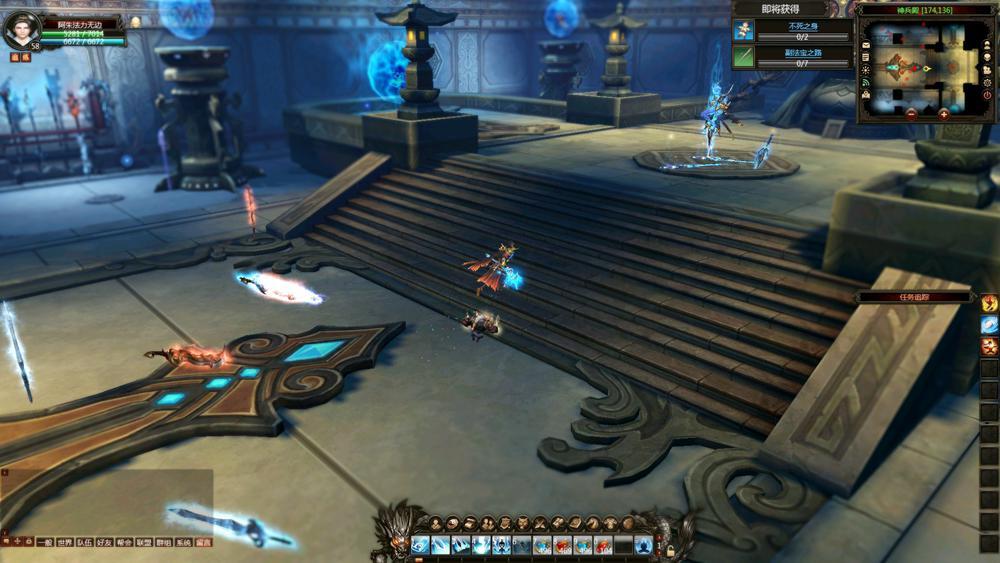Click the minimap map view

coord(926,65)
